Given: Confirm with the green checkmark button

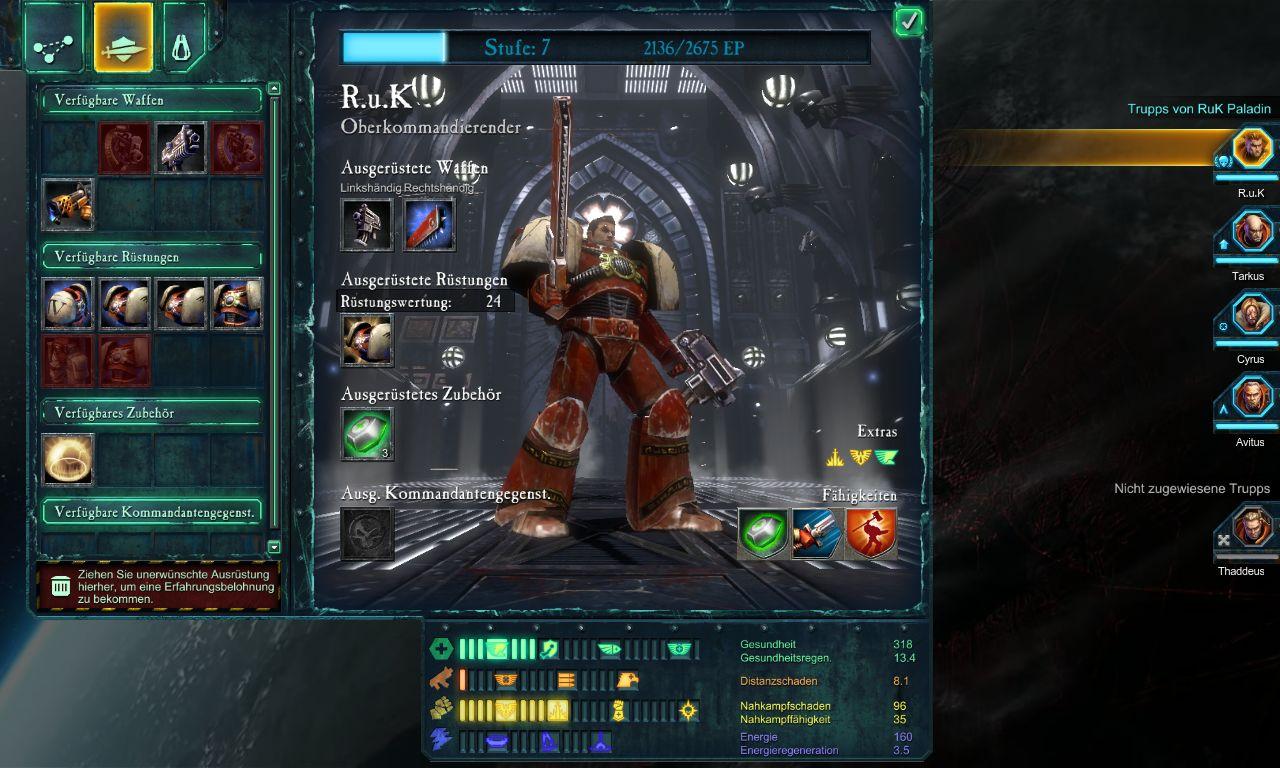Looking at the screenshot, I should pyautogui.click(x=908, y=21).
